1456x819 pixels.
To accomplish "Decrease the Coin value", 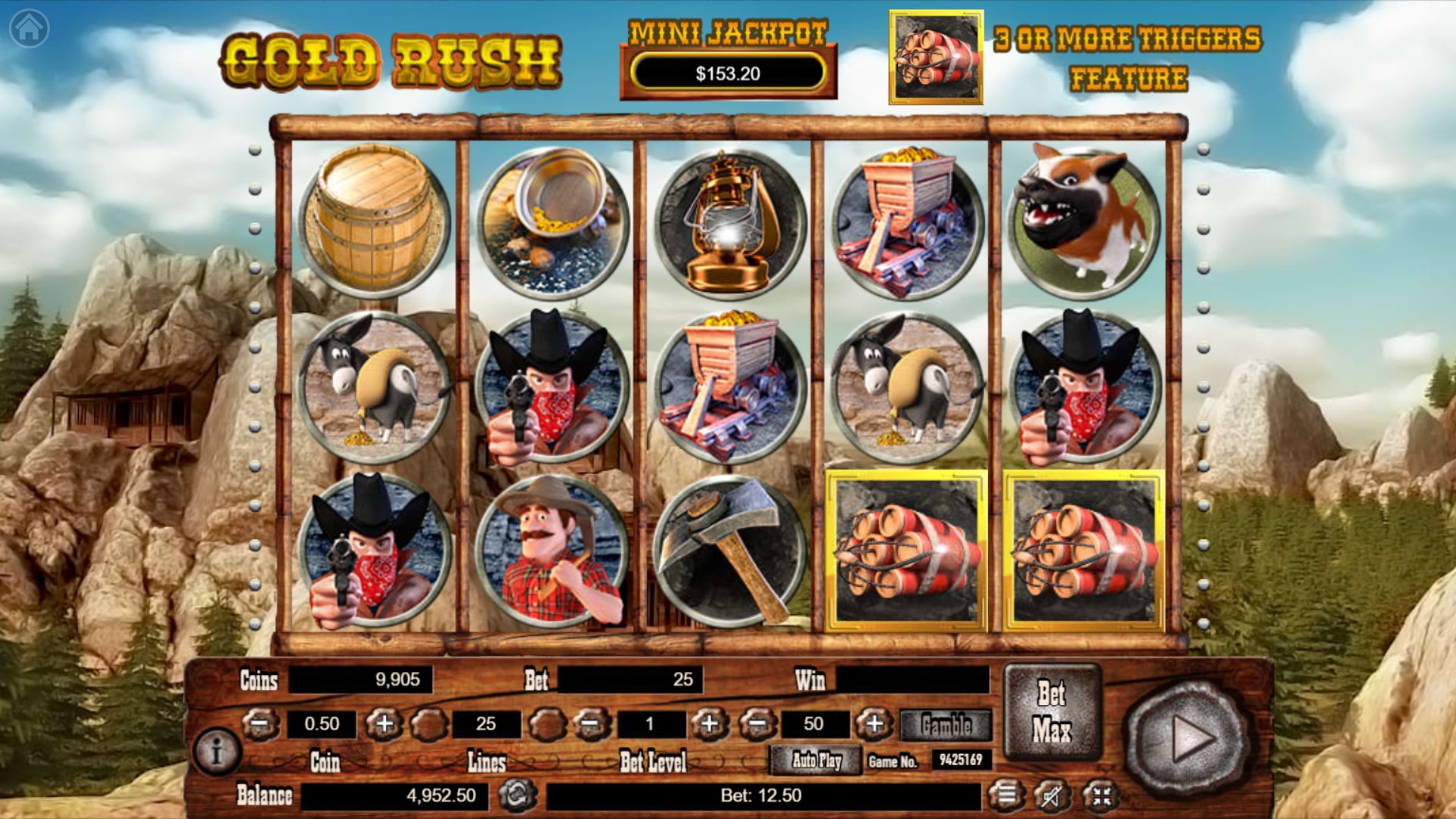I will tap(260, 724).
